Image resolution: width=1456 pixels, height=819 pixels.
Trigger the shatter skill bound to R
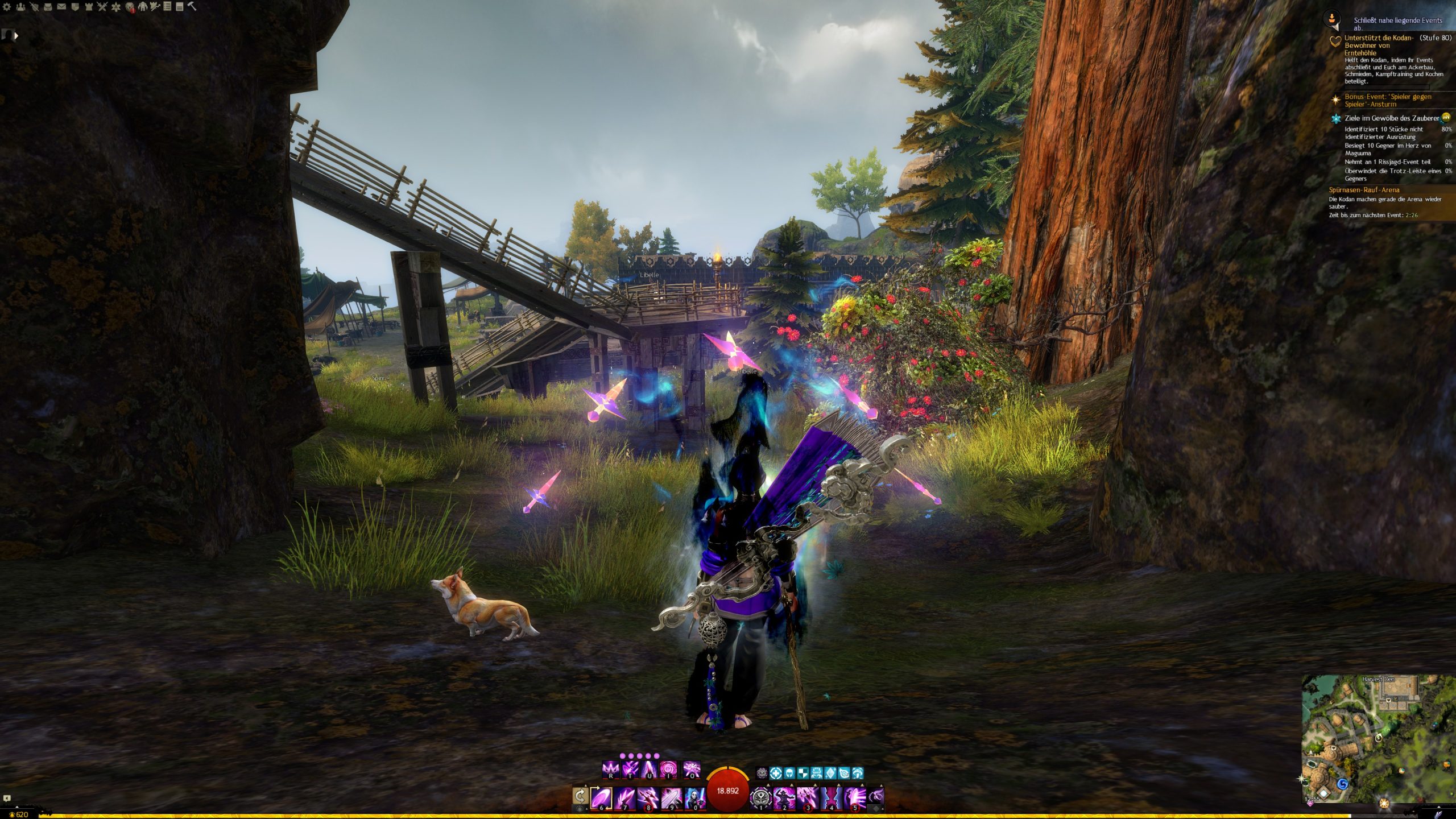[x=610, y=770]
